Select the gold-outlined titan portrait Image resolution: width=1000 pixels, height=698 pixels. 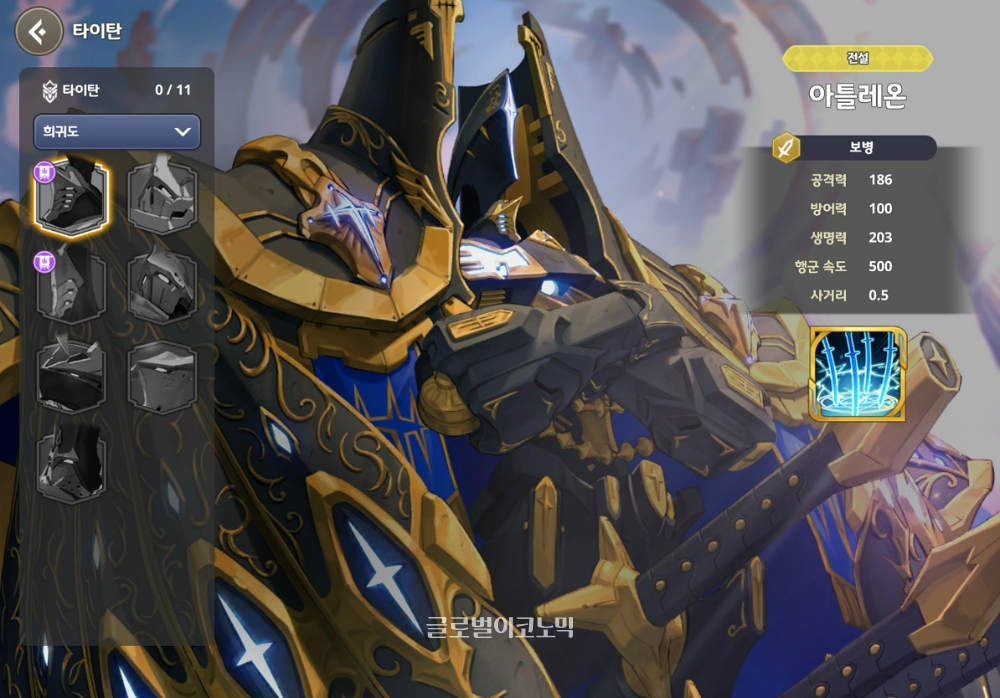[x=71, y=196]
